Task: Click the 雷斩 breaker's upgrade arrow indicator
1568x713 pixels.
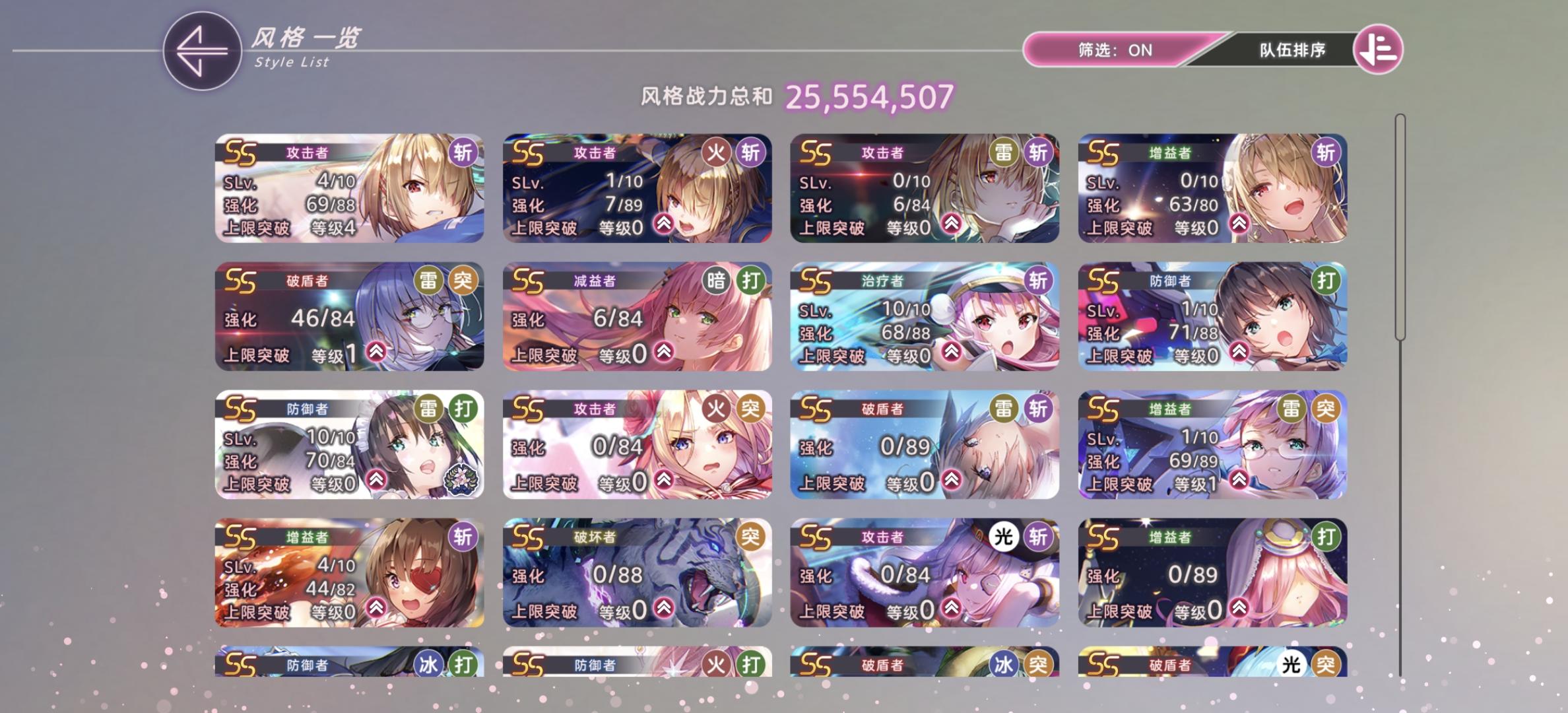Action: tap(950, 479)
